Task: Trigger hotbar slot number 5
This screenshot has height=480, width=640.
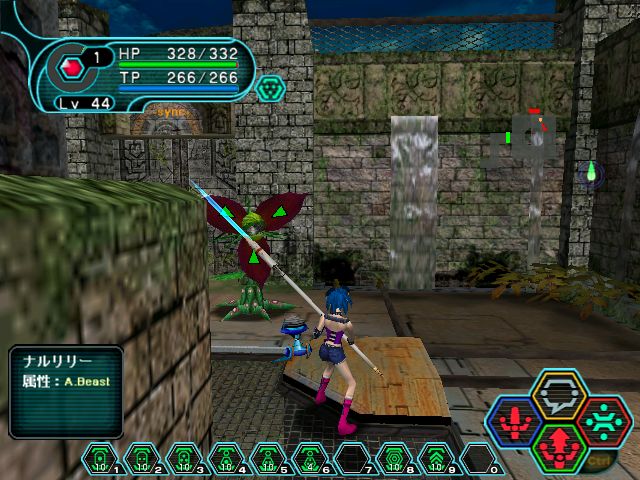Action: (267, 459)
